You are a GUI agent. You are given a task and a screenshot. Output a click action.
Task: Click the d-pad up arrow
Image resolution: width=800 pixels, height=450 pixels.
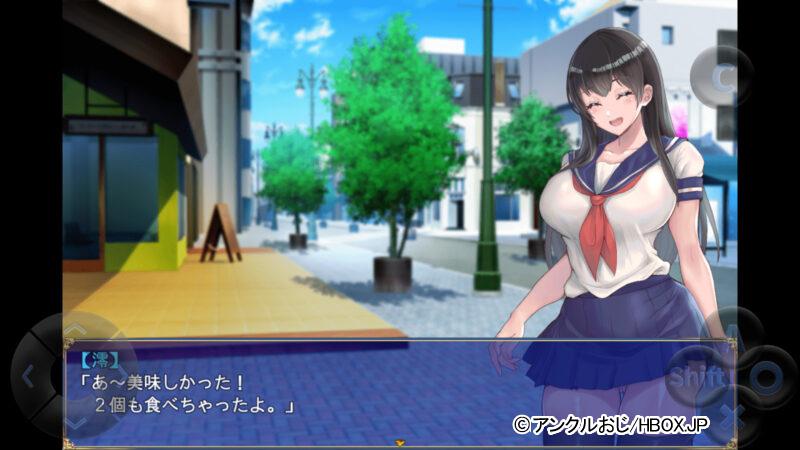(x=73, y=330)
